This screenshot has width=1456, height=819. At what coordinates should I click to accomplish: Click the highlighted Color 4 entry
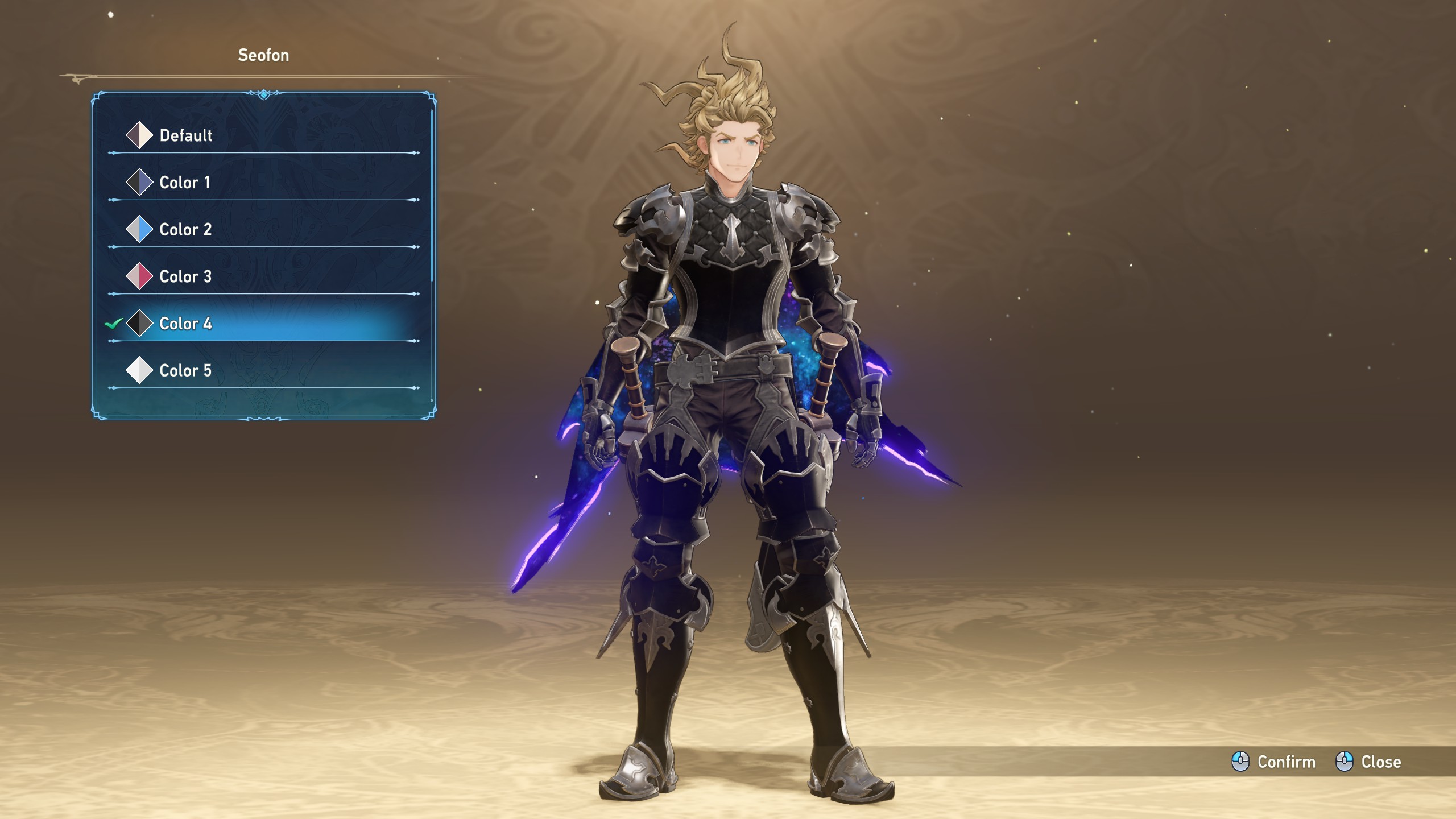185,324
